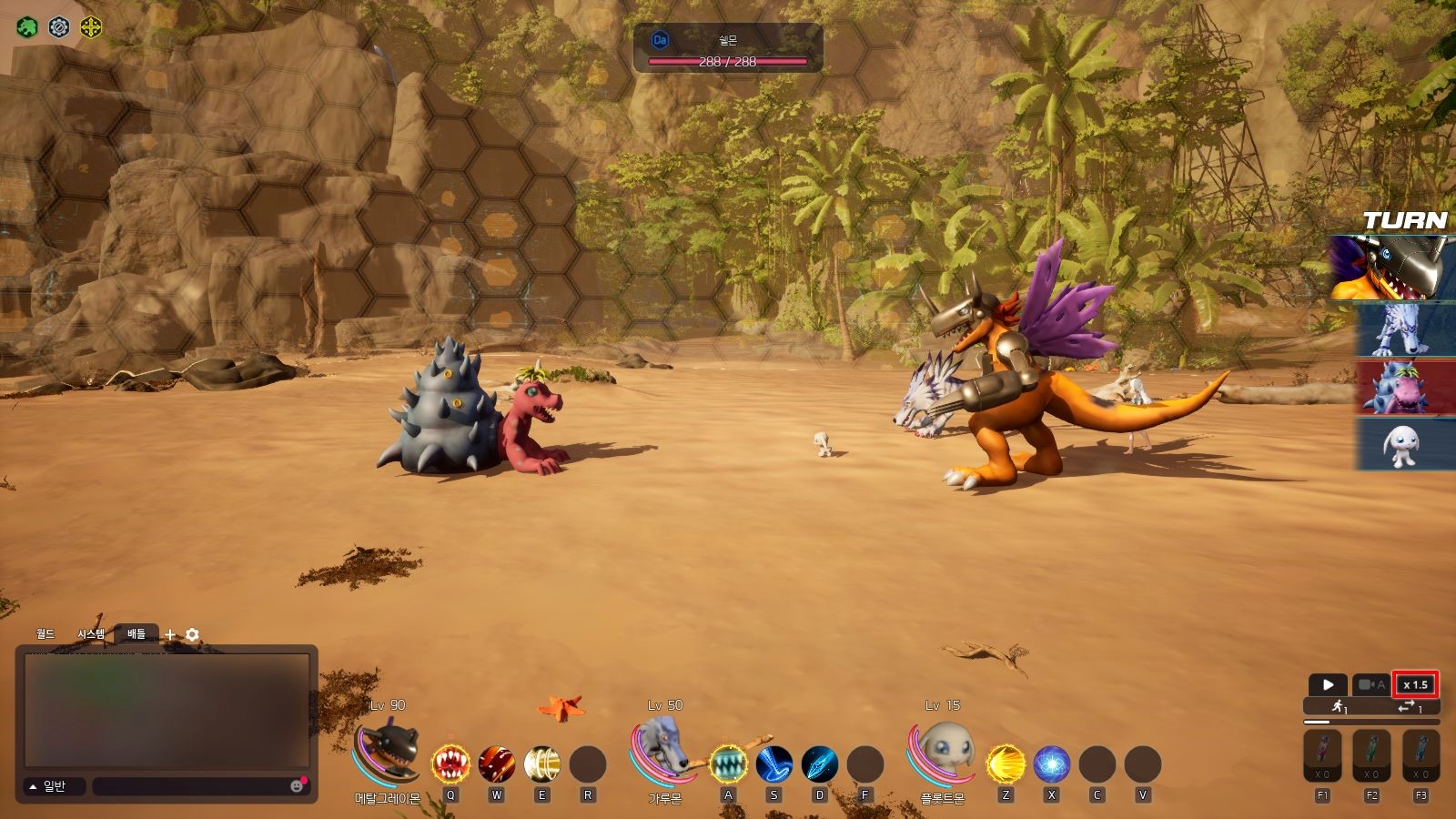
Task: Trigger Garurumon's teal fang bite skill
Action: pyautogui.click(x=728, y=764)
